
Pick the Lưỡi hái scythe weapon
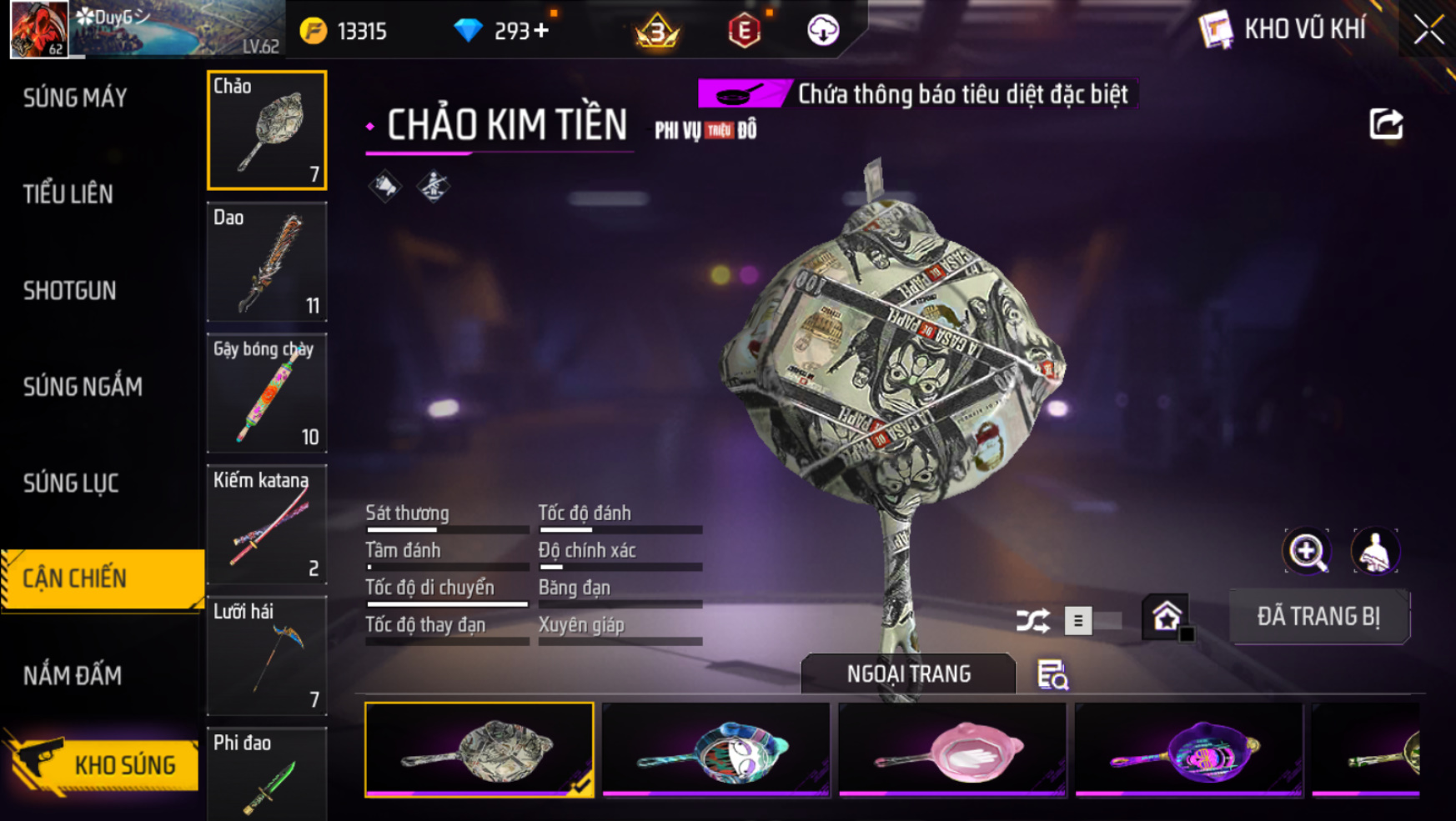coord(267,656)
